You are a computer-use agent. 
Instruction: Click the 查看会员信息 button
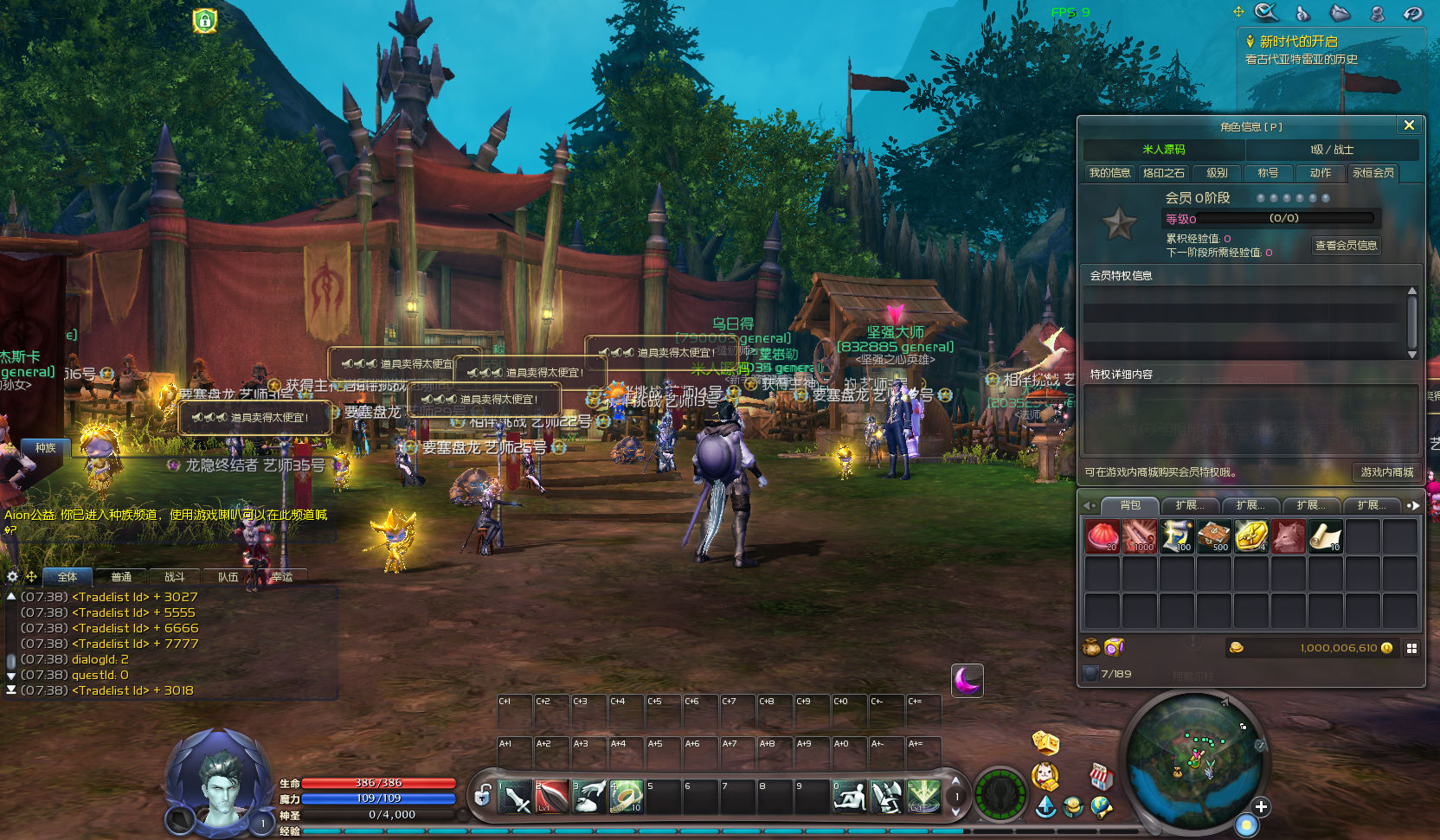tap(1346, 246)
